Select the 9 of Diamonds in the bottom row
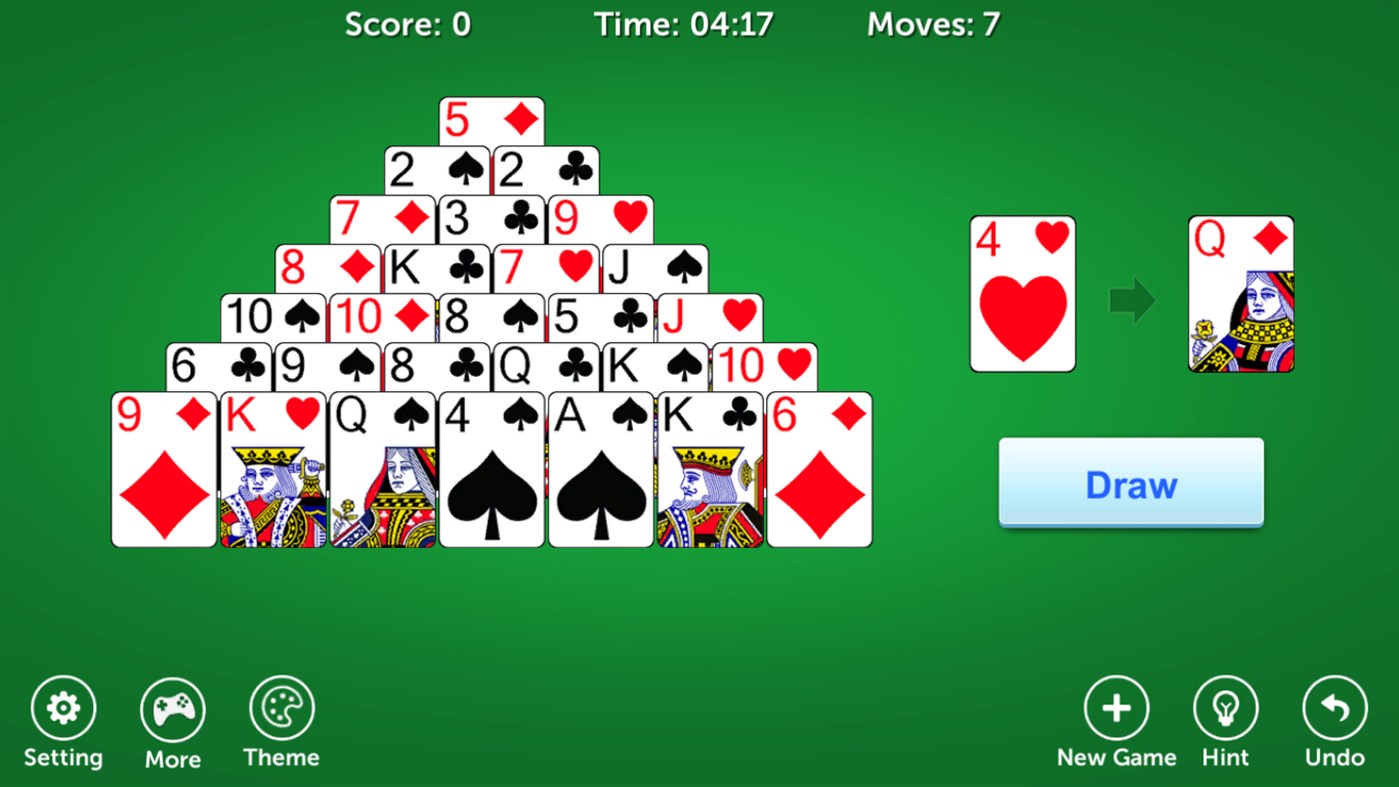Viewport: 1399px width, 787px height. point(164,468)
